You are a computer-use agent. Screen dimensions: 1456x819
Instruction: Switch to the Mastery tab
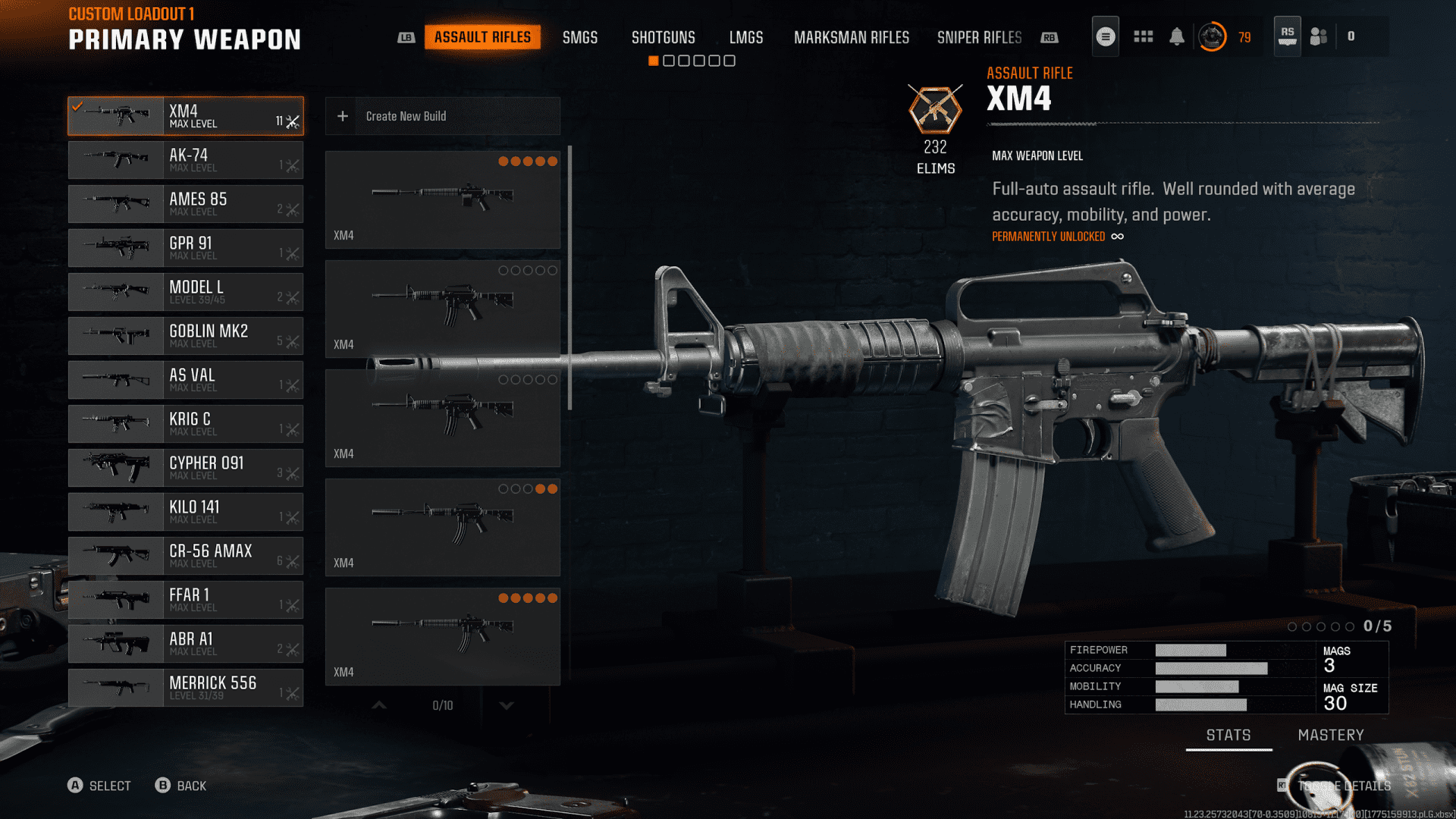coord(1330,735)
